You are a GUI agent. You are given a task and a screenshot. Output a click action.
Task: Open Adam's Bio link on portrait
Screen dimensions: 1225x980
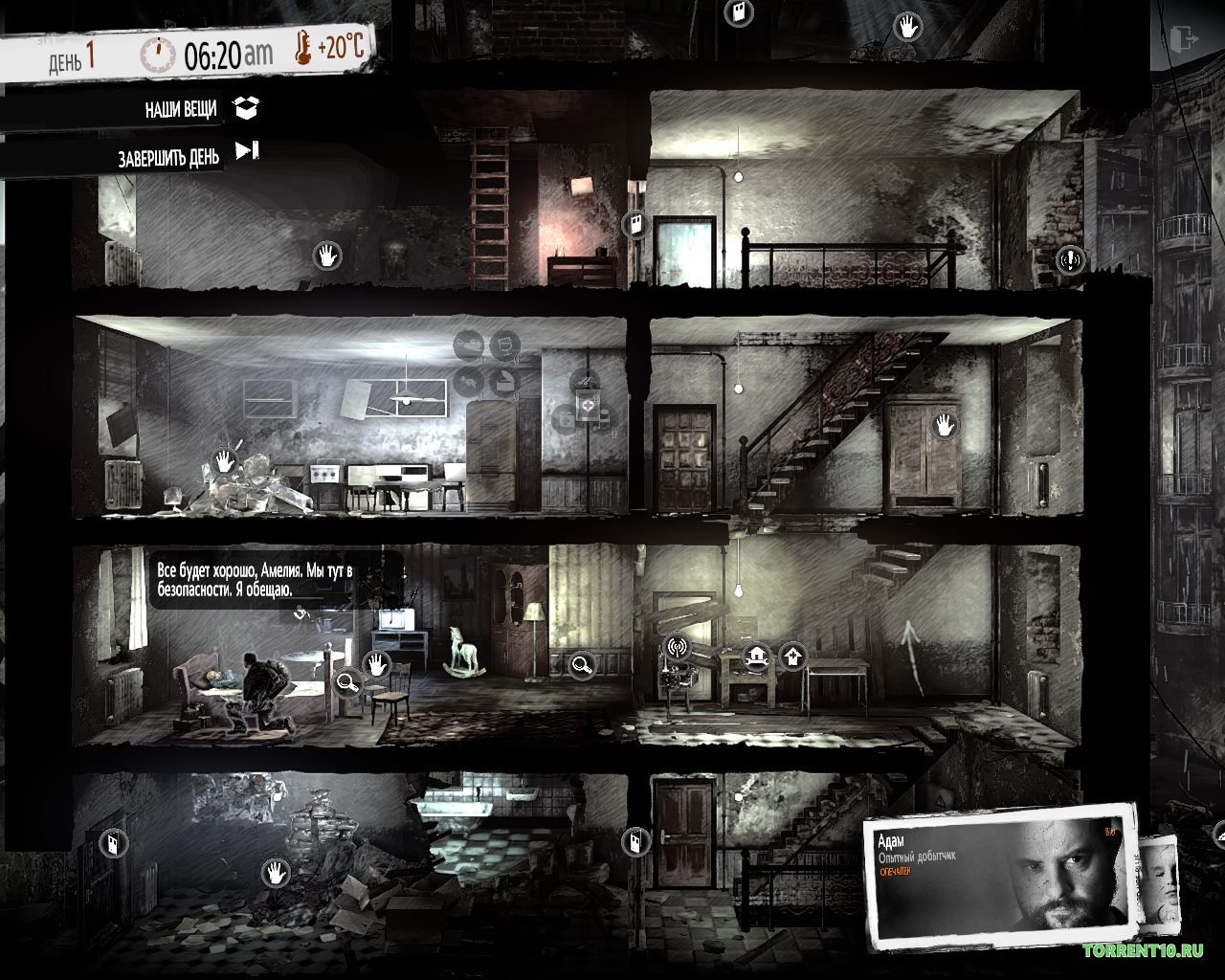[1110, 832]
